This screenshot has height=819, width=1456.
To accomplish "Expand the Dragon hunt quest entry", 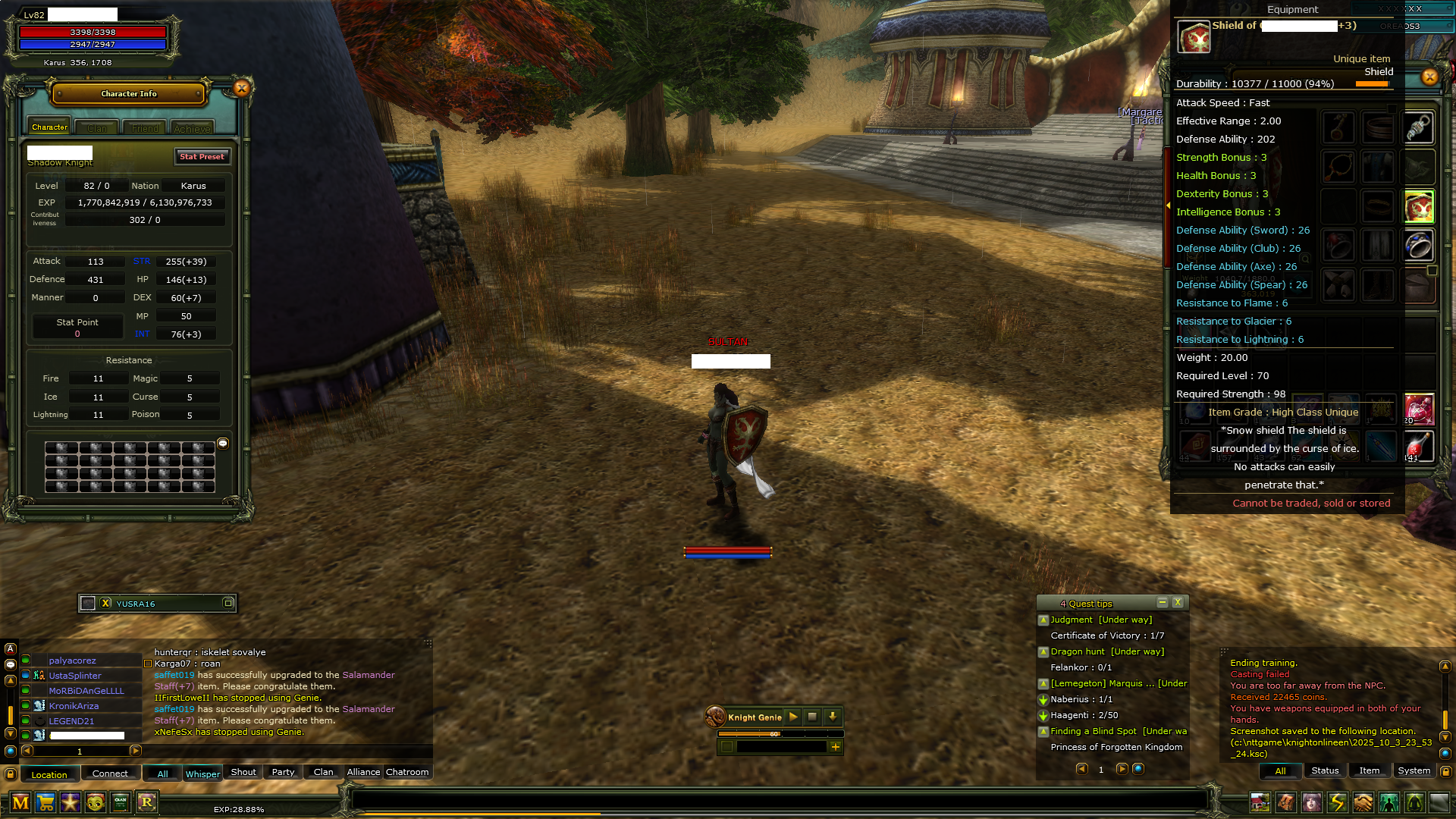I will pos(1043,652).
